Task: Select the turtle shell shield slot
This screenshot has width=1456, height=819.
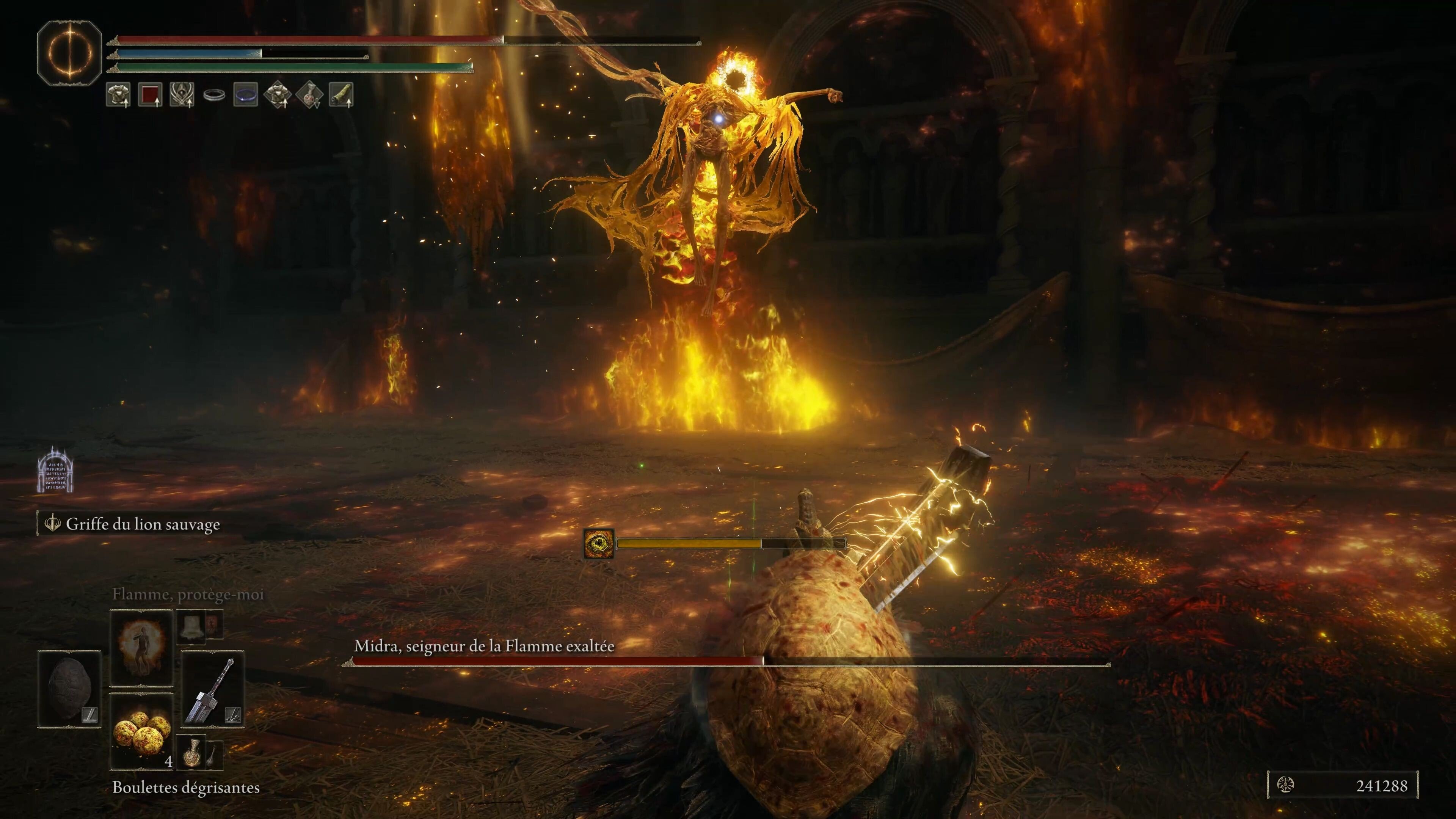Action: click(69, 690)
